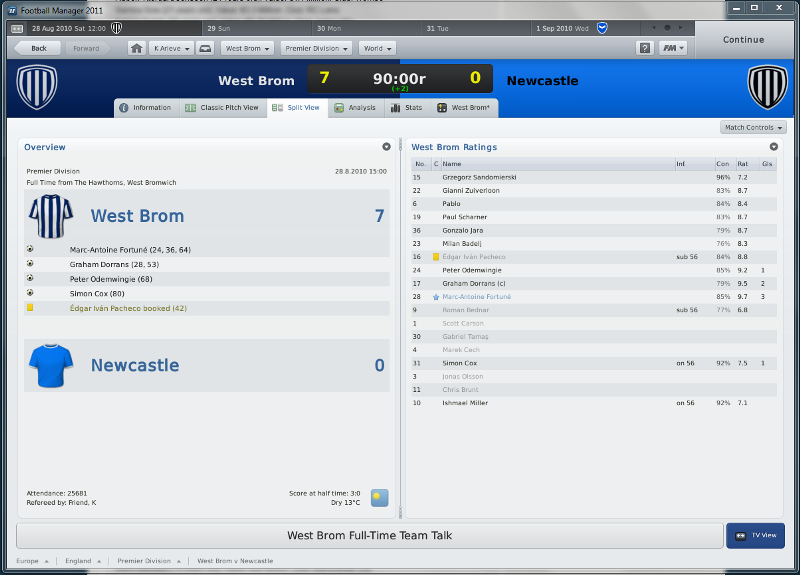Open the FM menu dropdown
The image size is (800, 575).
click(x=672, y=48)
